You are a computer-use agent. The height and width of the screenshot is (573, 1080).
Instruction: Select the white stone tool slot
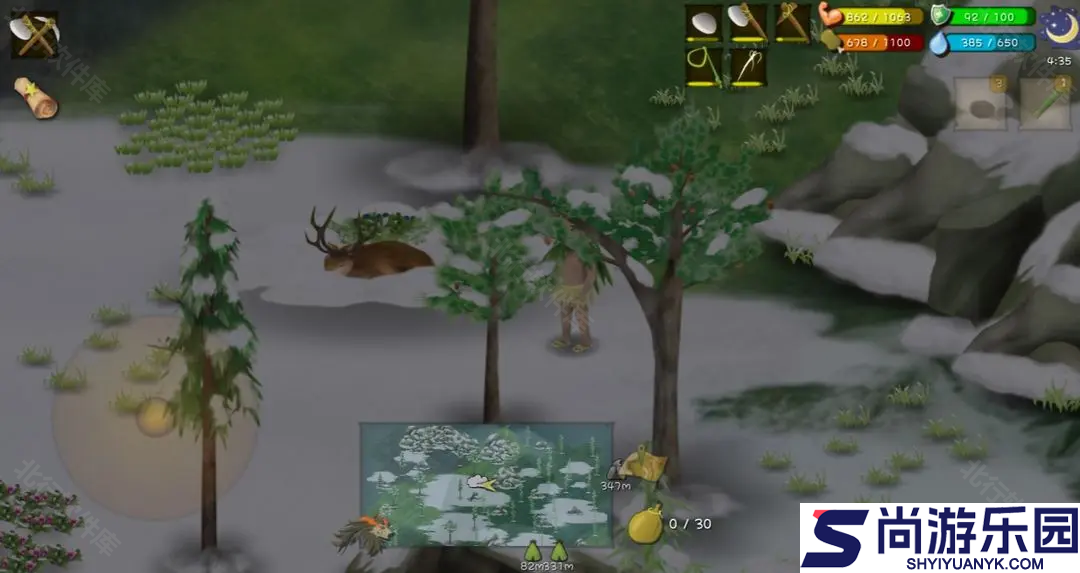pyautogui.click(x=703, y=22)
